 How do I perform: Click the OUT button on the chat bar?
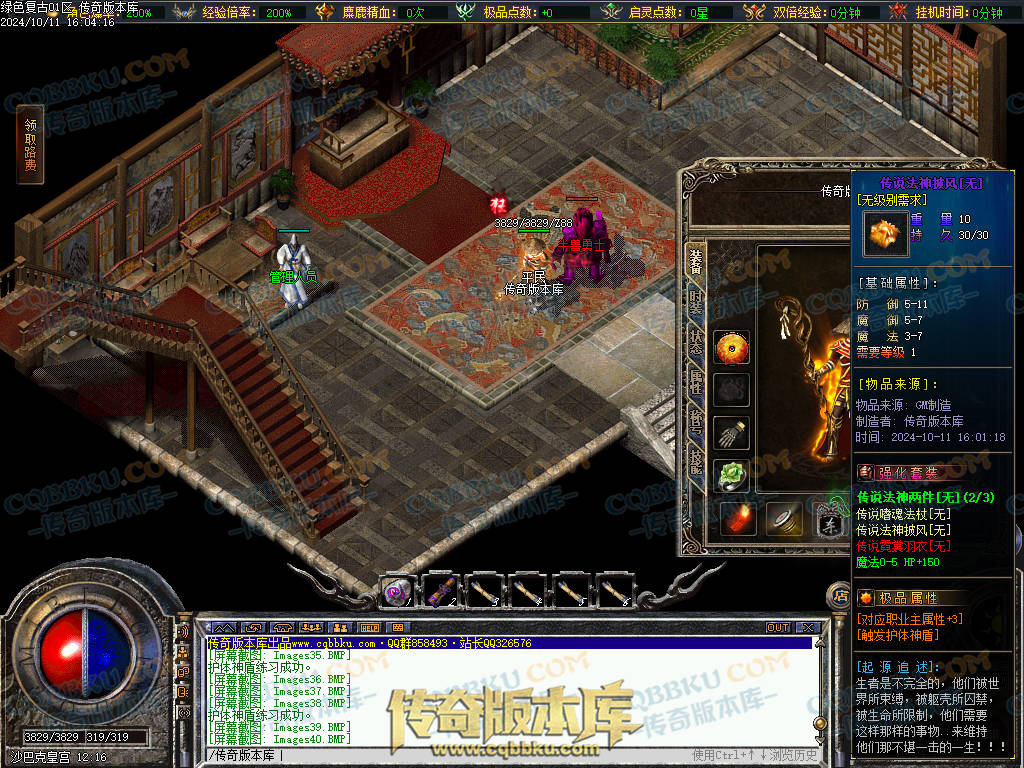pyautogui.click(x=778, y=627)
